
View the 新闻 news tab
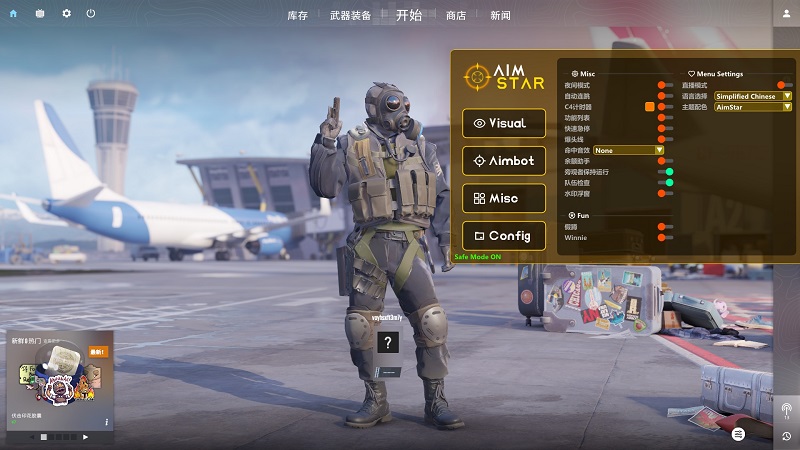[x=500, y=15]
